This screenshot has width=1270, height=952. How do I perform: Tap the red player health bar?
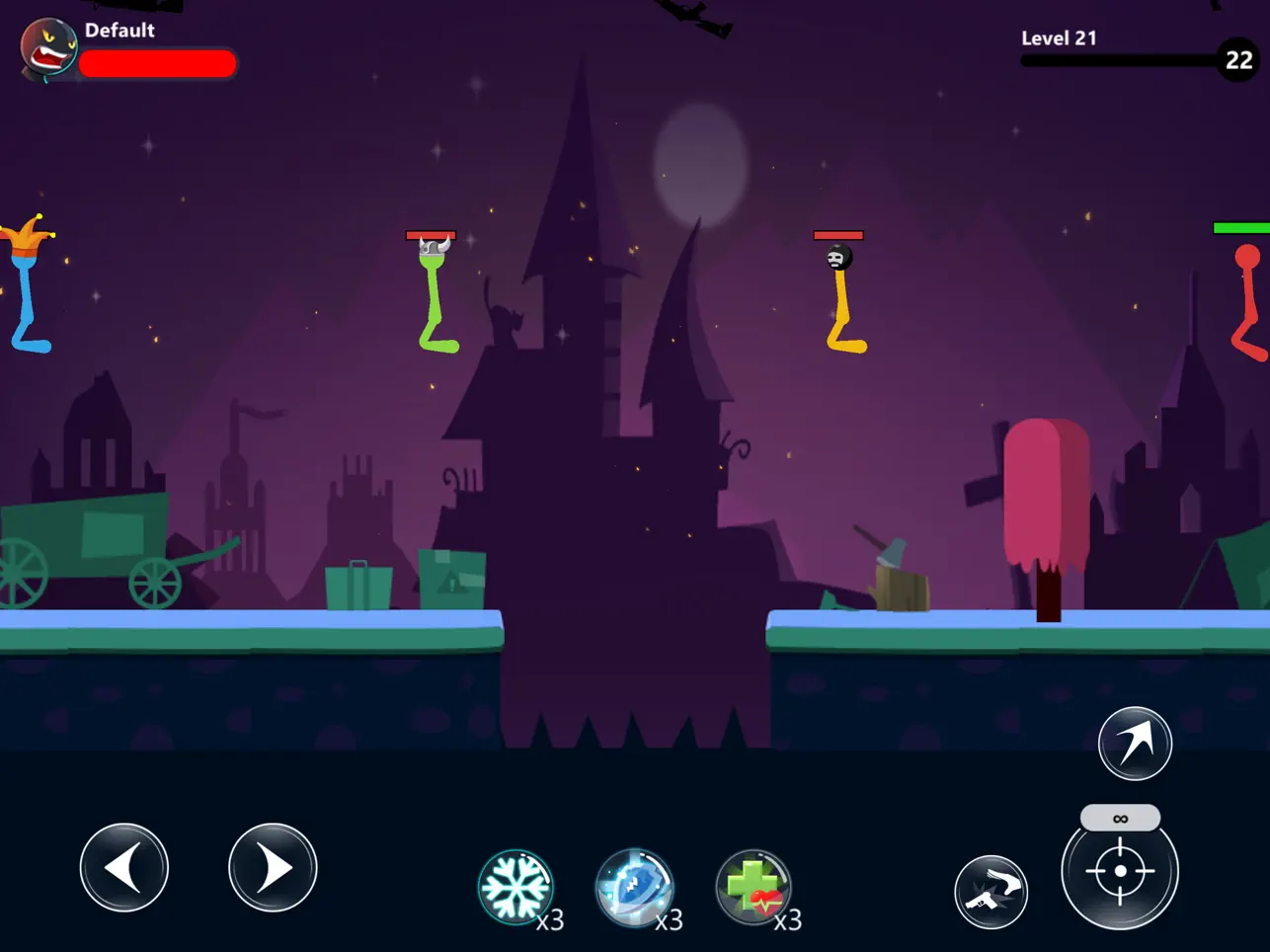(x=158, y=63)
